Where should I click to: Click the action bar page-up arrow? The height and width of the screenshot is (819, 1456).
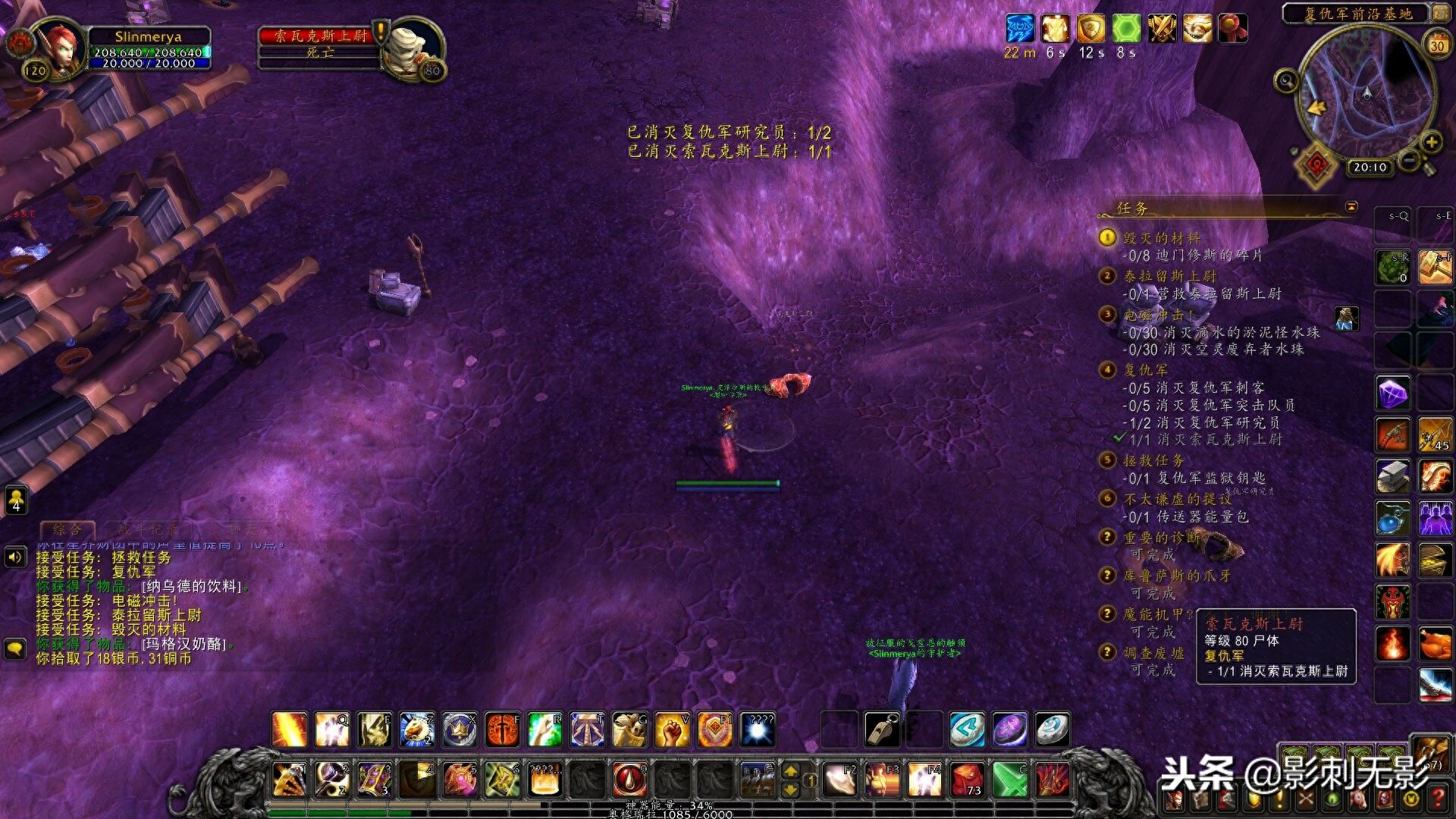coord(790,771)
